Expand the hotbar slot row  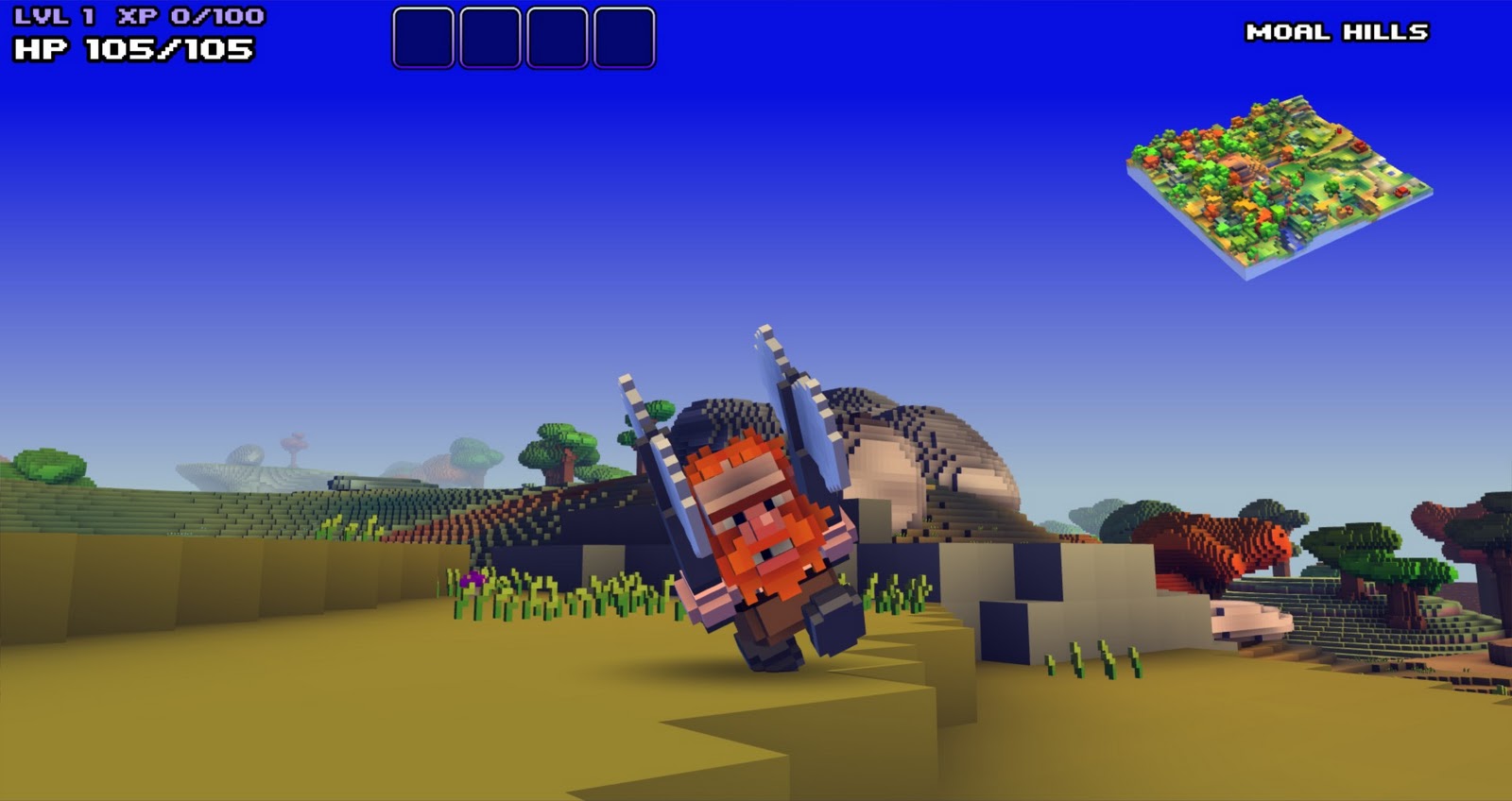click(523, 38)
